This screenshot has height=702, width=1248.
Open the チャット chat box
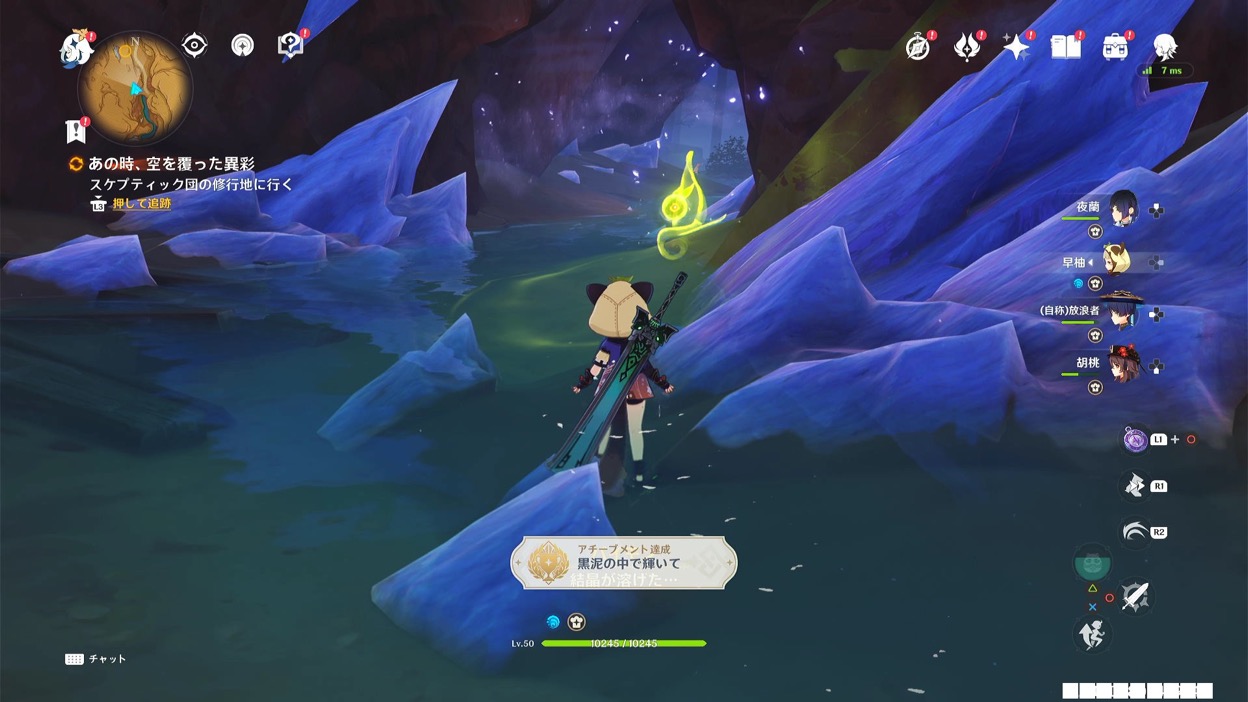point(96,659)
